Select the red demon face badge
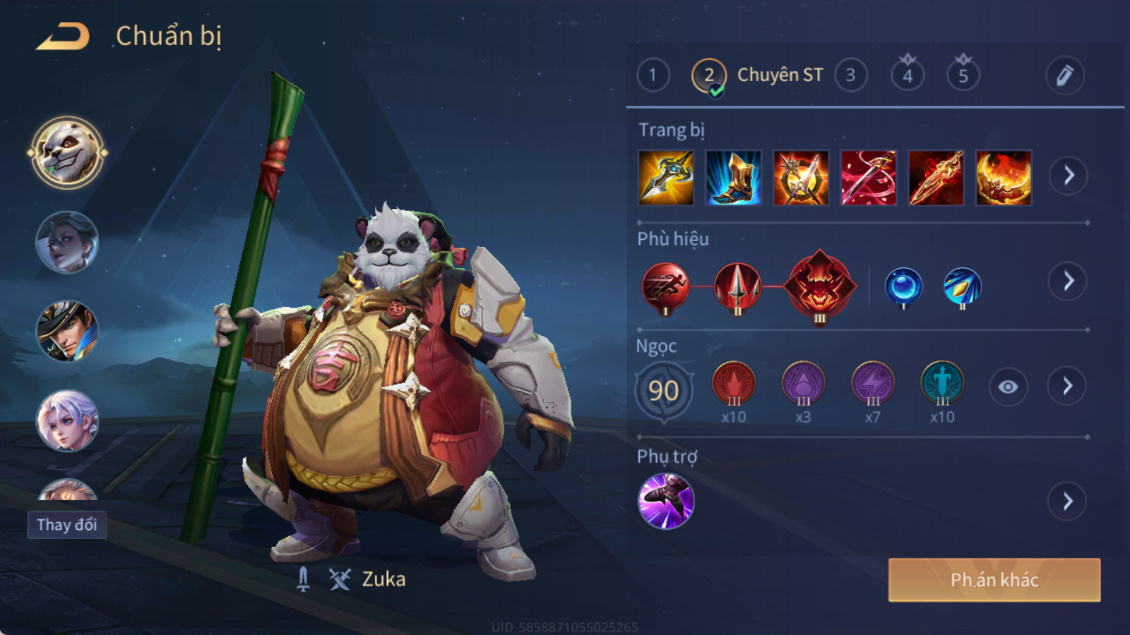The width and height of the screenshot is (1130, 635). tap(820, 286)
